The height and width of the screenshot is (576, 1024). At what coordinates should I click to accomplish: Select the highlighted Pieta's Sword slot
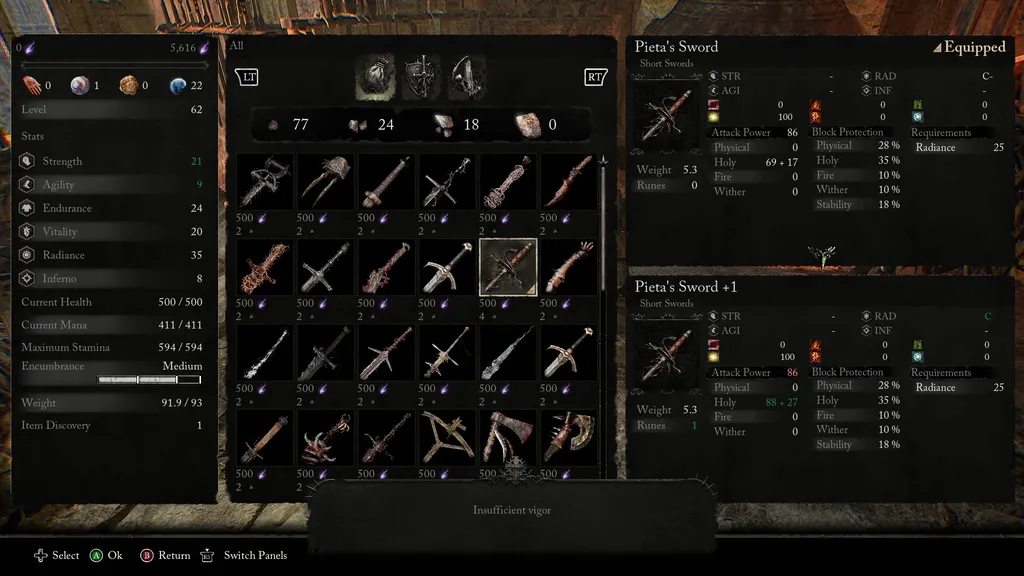[508, 267]
